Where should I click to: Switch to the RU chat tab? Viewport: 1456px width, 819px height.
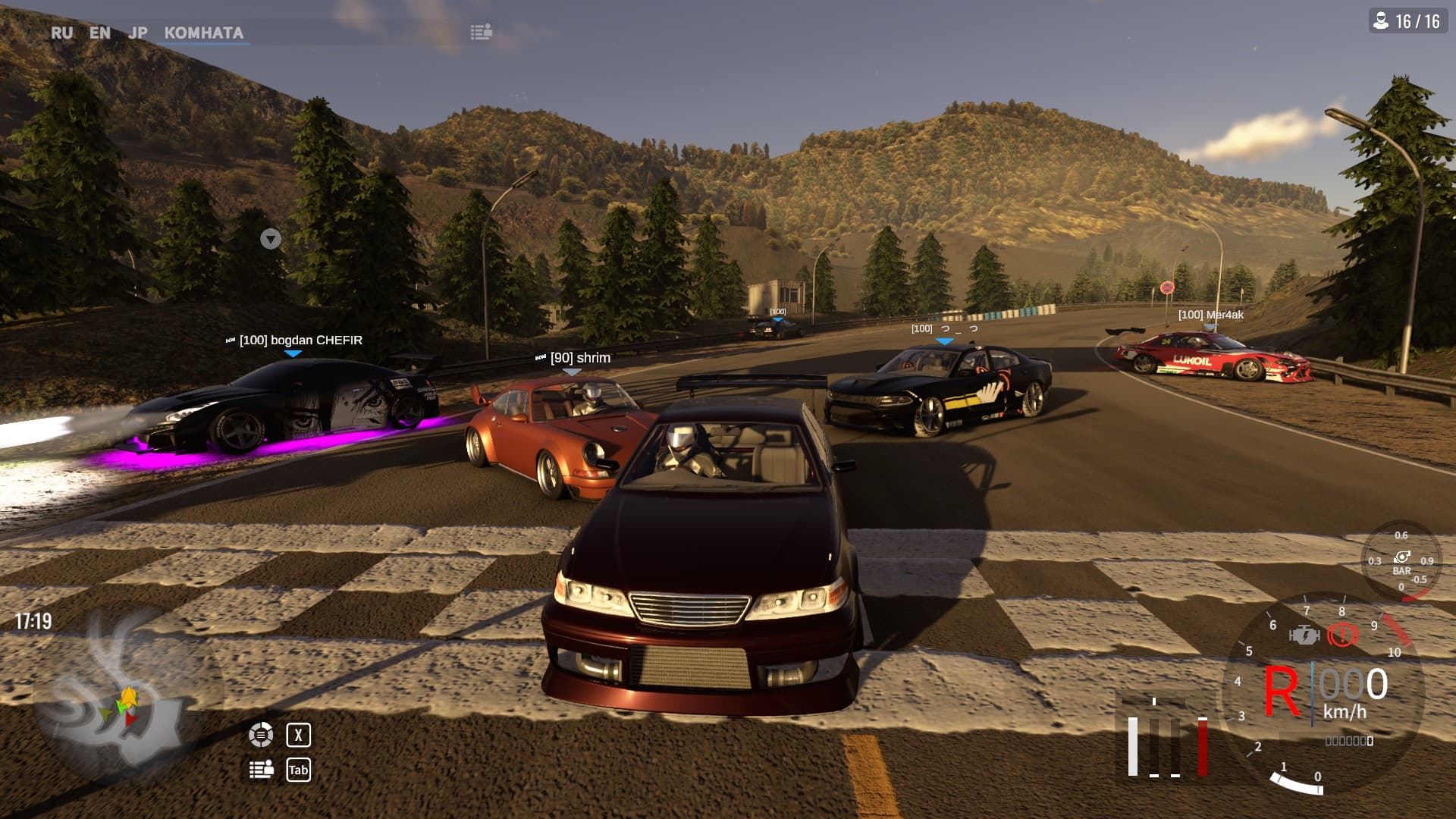62,33
